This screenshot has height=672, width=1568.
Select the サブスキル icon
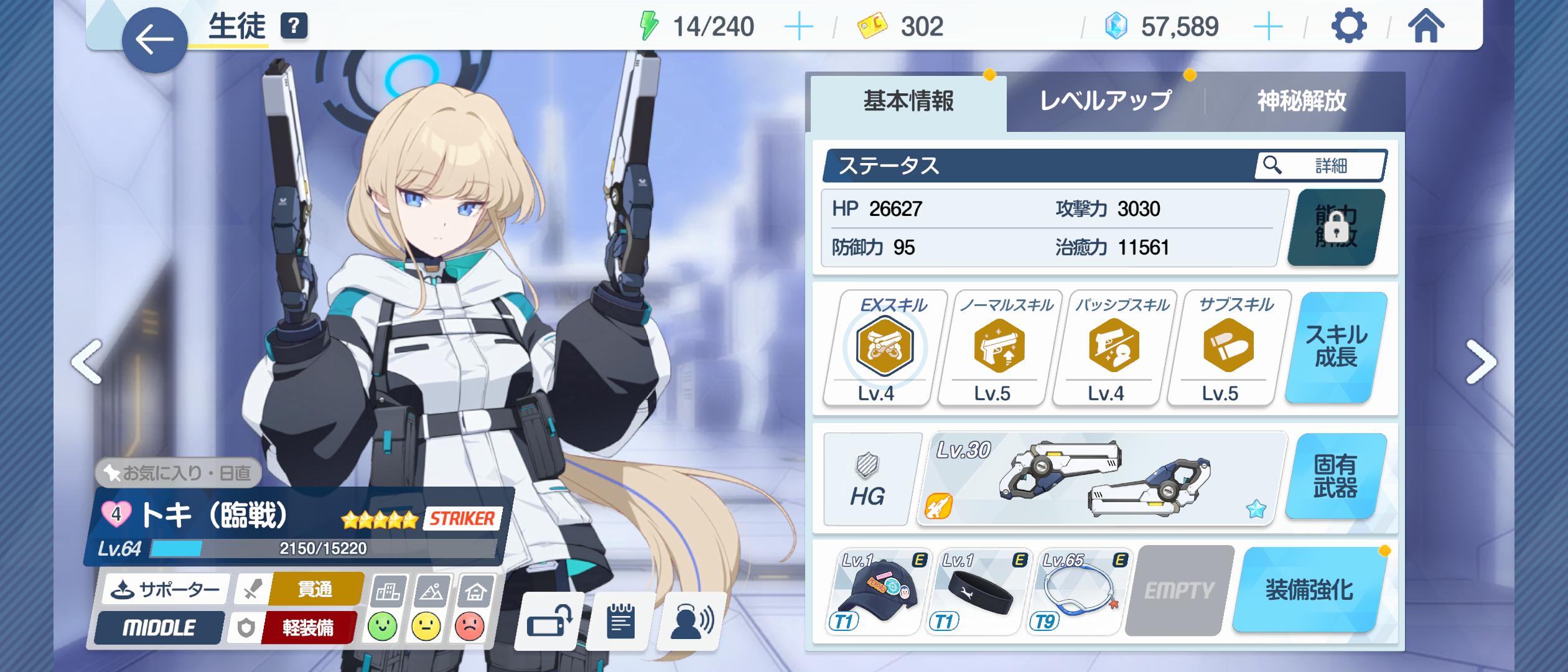pos(1228,346)
